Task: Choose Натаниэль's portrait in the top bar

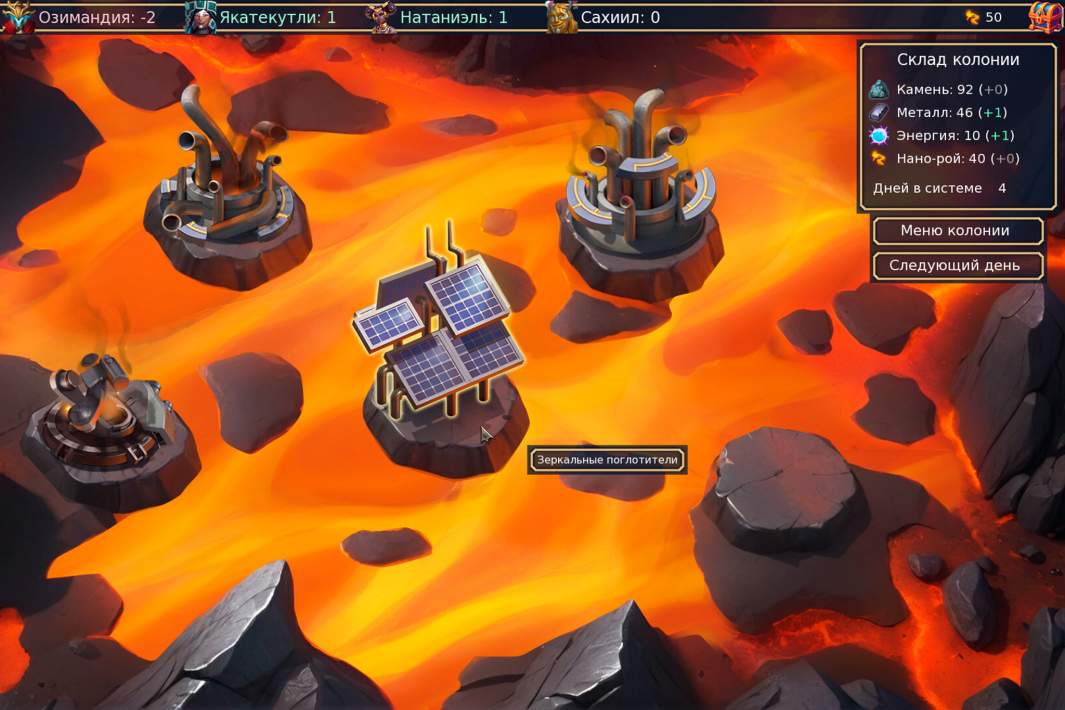Action: 381,17
